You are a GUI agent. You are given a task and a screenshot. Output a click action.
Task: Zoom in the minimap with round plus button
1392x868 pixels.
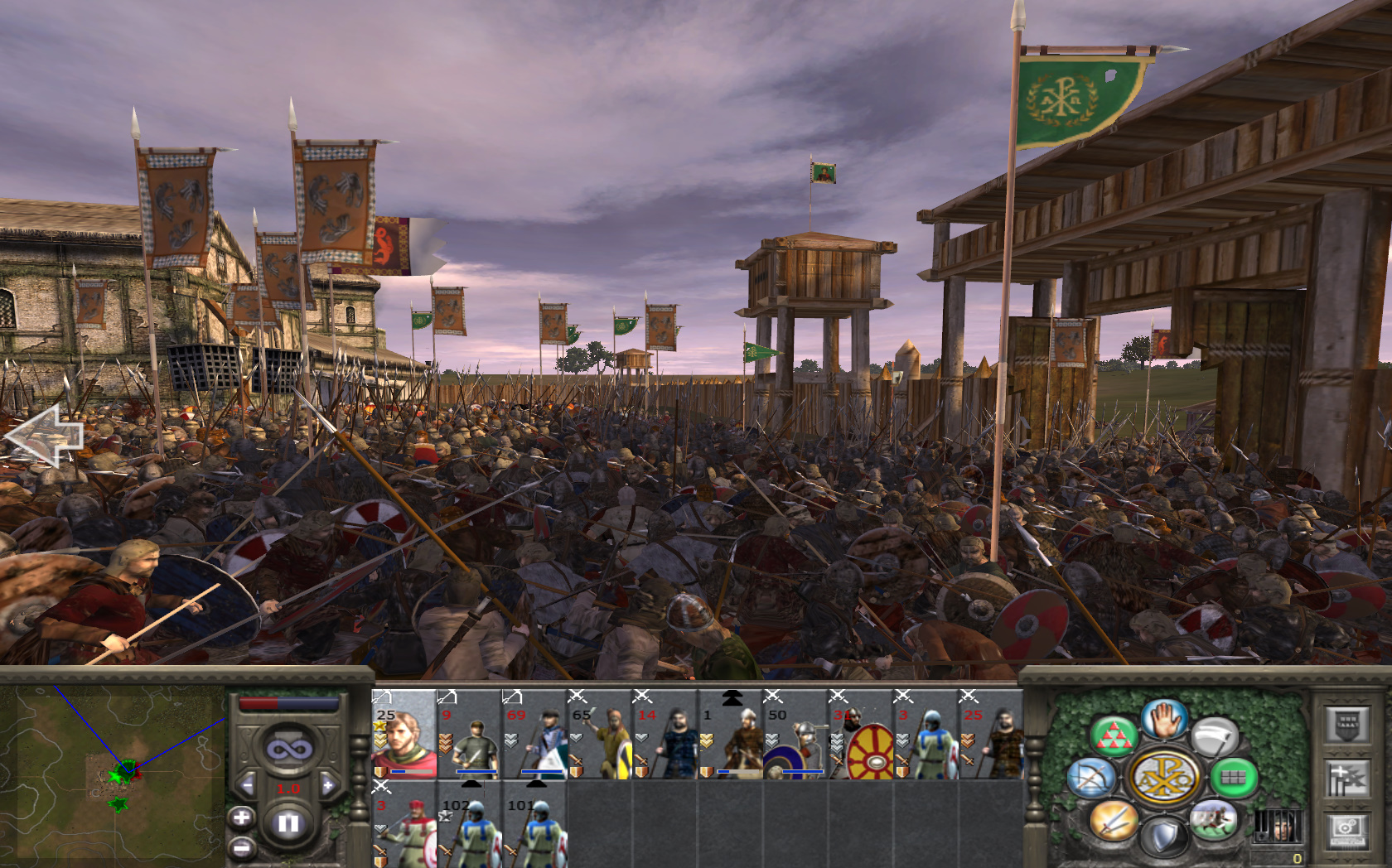[241, 818]
